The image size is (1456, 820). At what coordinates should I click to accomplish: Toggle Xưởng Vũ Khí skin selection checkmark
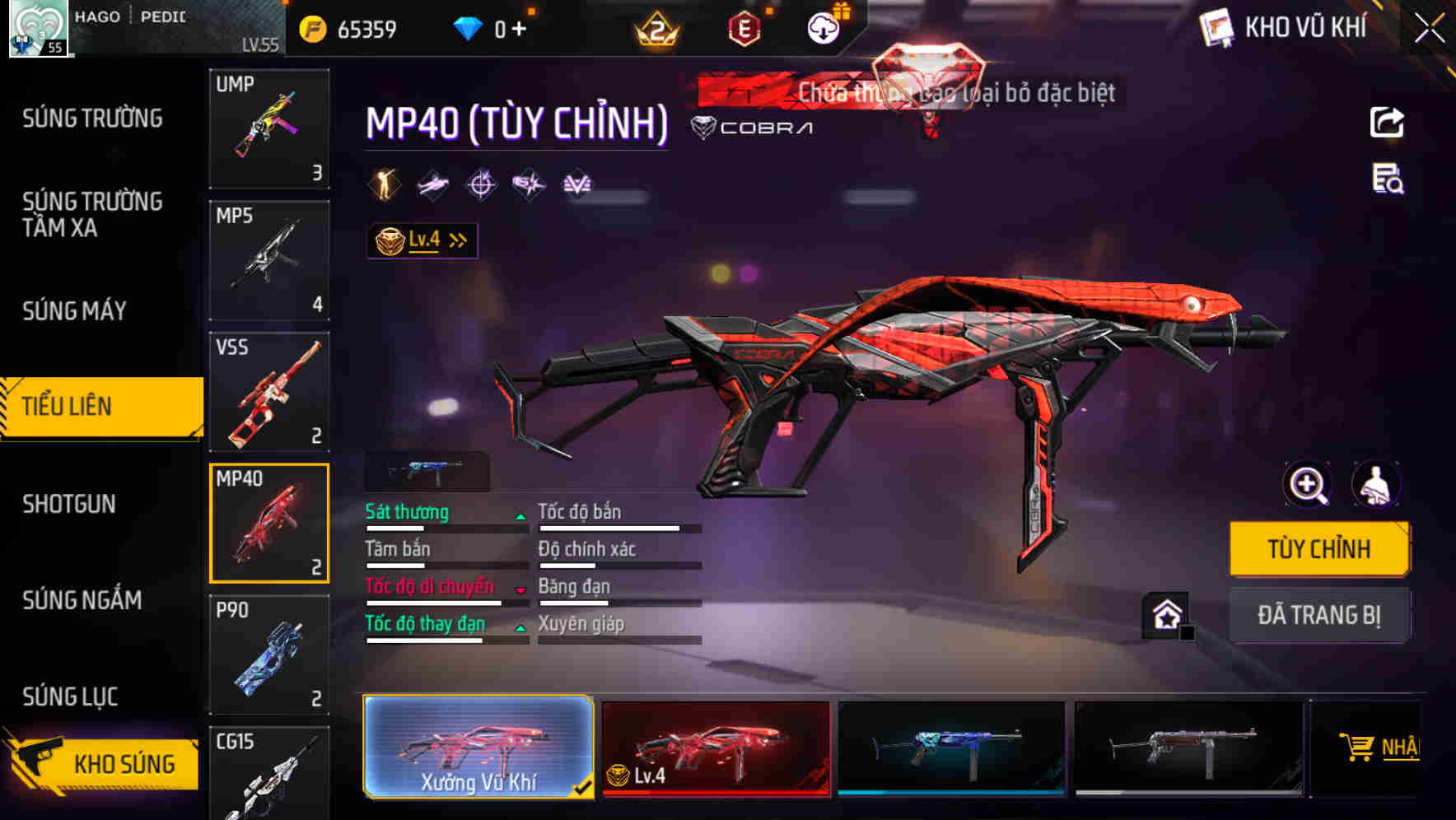(582, 786)
